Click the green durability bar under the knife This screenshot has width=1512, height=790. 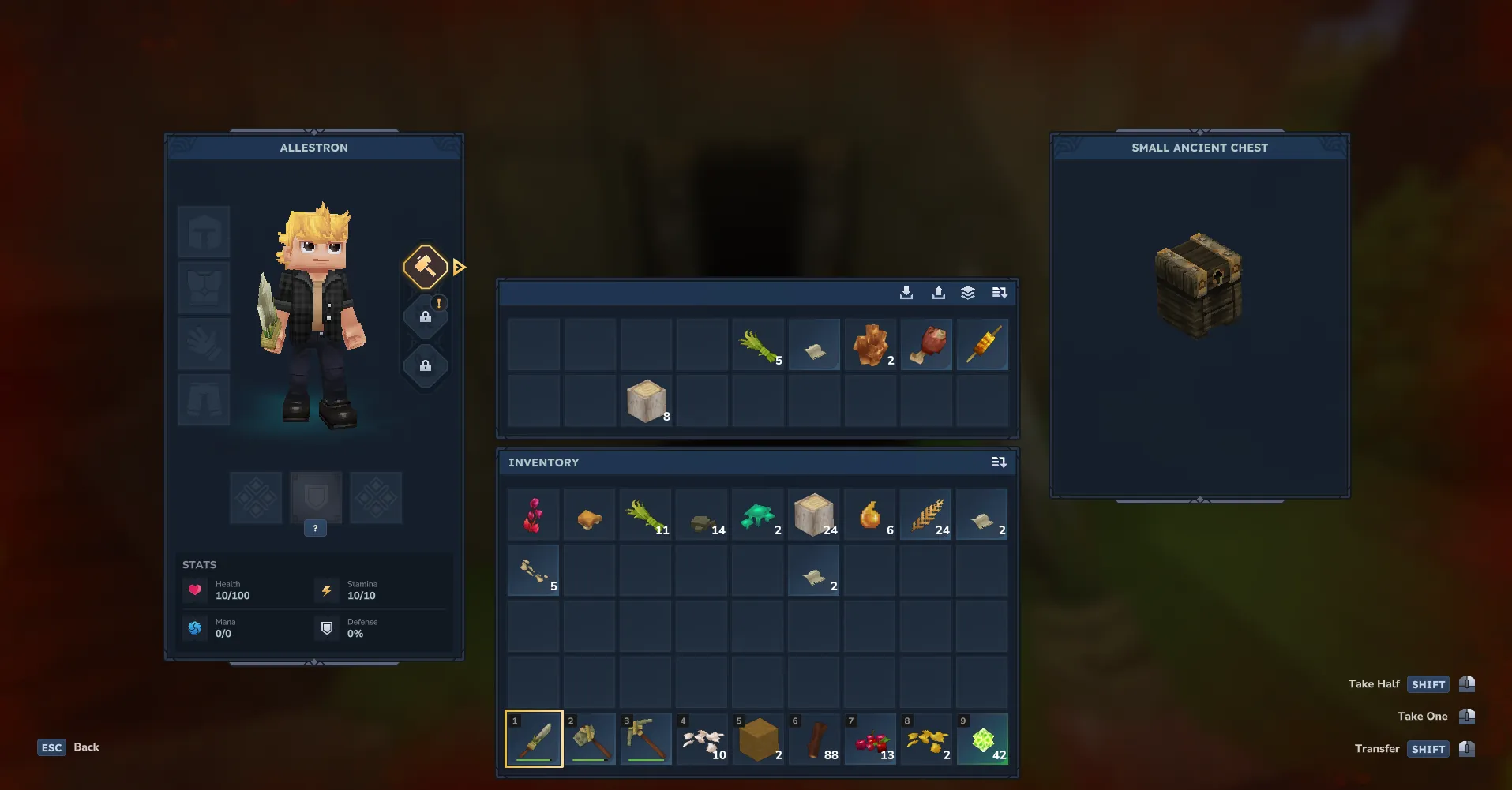(x=533, y=760)
